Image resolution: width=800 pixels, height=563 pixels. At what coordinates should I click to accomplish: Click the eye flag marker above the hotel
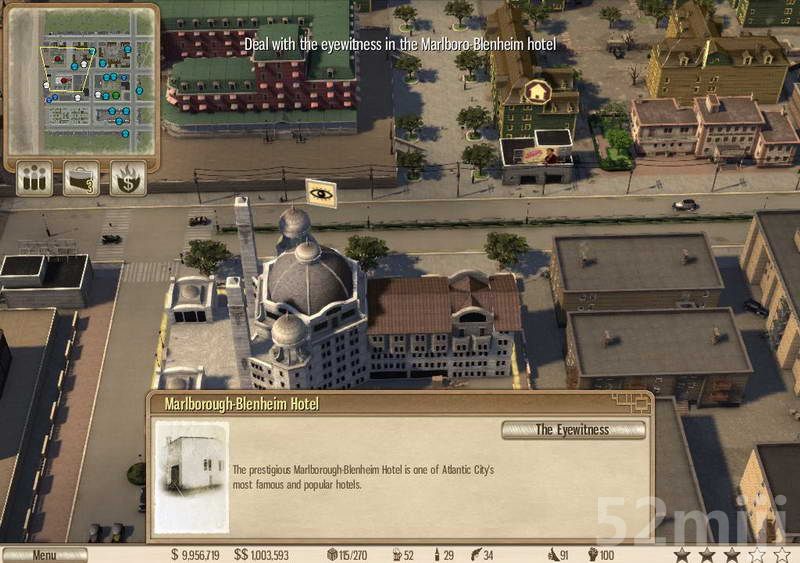(x=321, y=193)
